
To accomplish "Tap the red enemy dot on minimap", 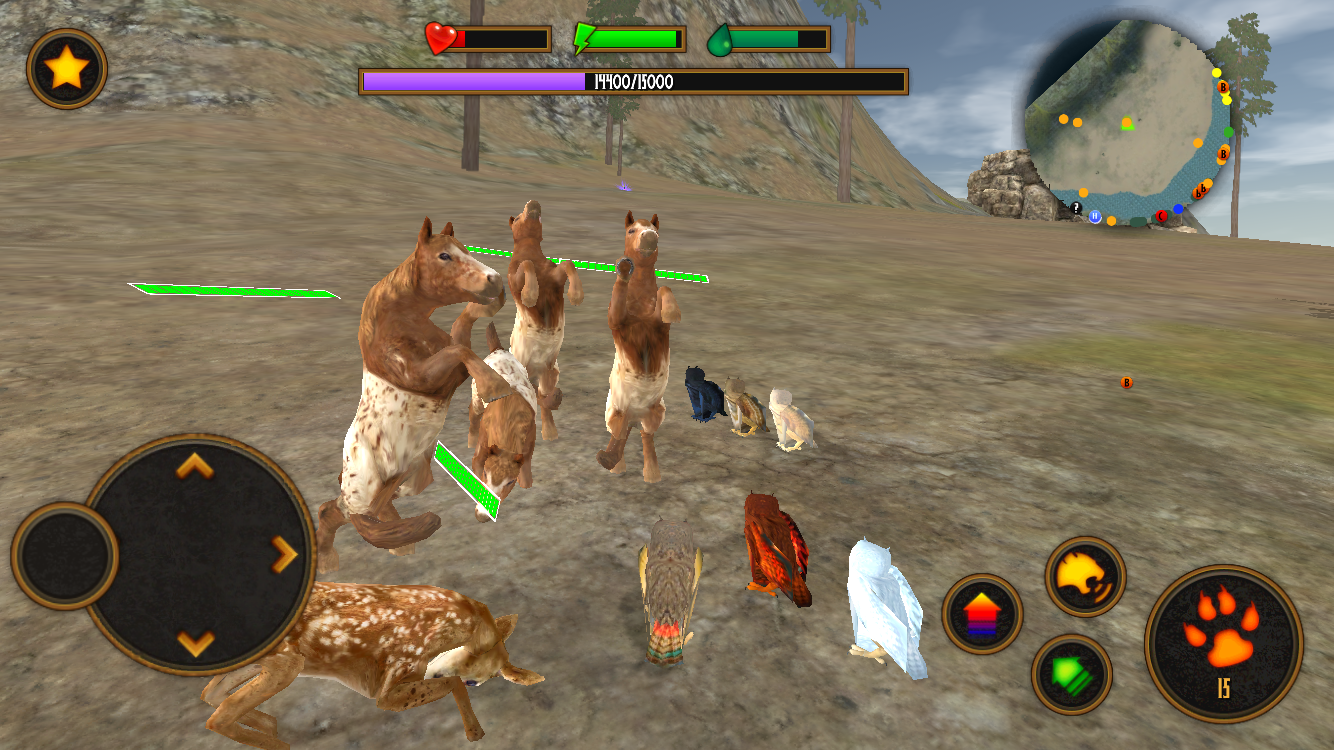I will [x=1162, y=216].
